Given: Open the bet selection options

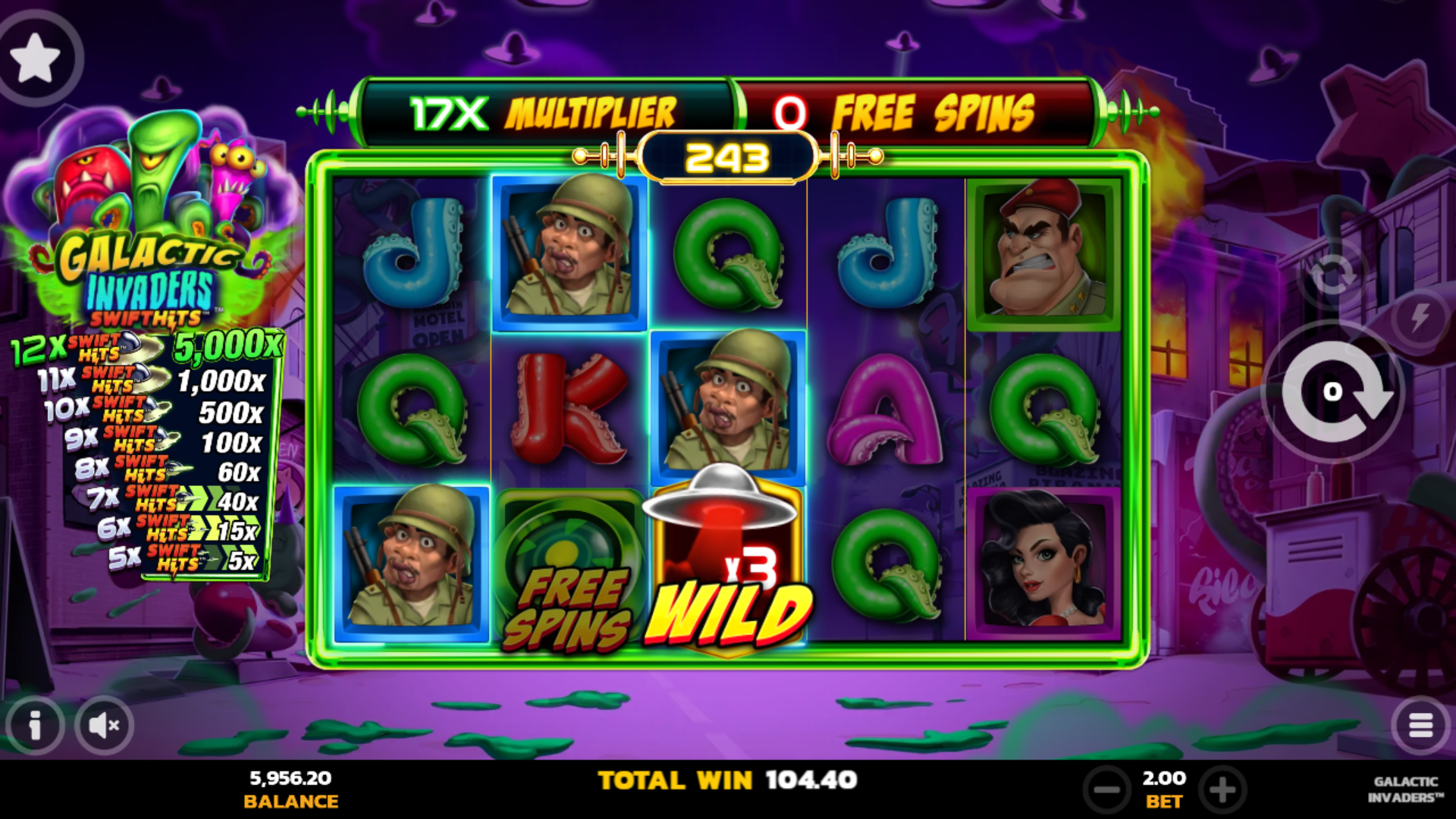Looking at the screenshot, I should click(1166, 789).
